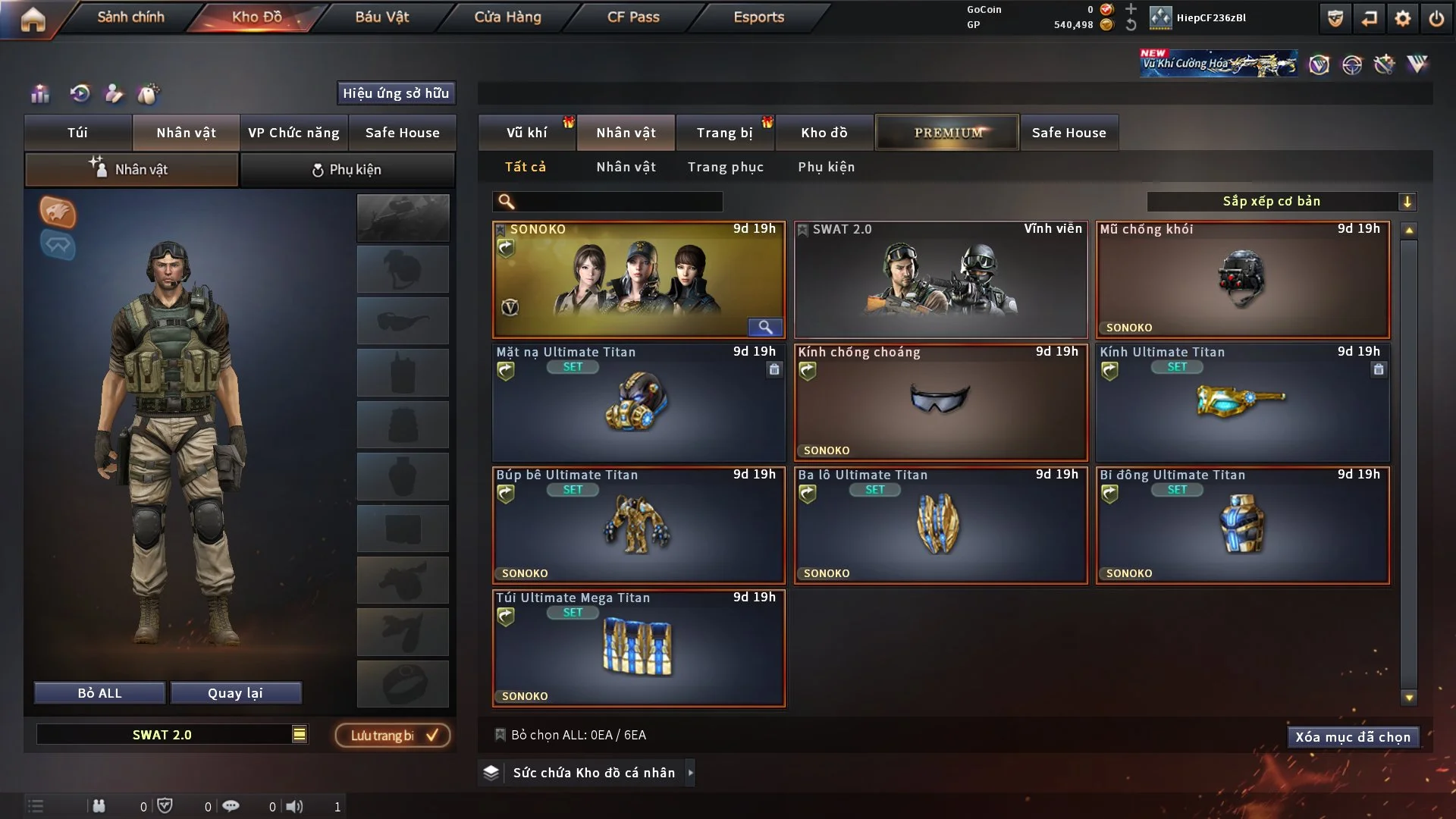Choose the Túi Ultimate Mega Titan bag
This screenshot has height=819, width=1456.
pyautogui.click(x=639, y=648)
